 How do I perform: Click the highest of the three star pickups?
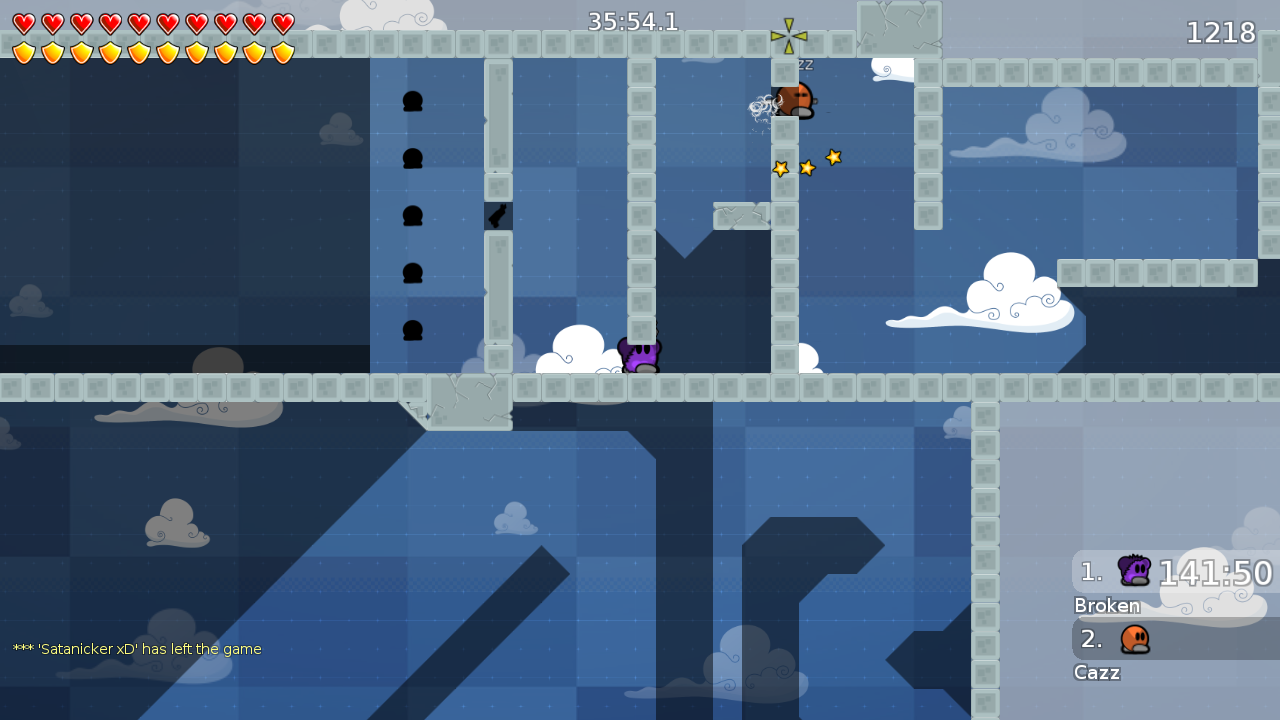833,156
